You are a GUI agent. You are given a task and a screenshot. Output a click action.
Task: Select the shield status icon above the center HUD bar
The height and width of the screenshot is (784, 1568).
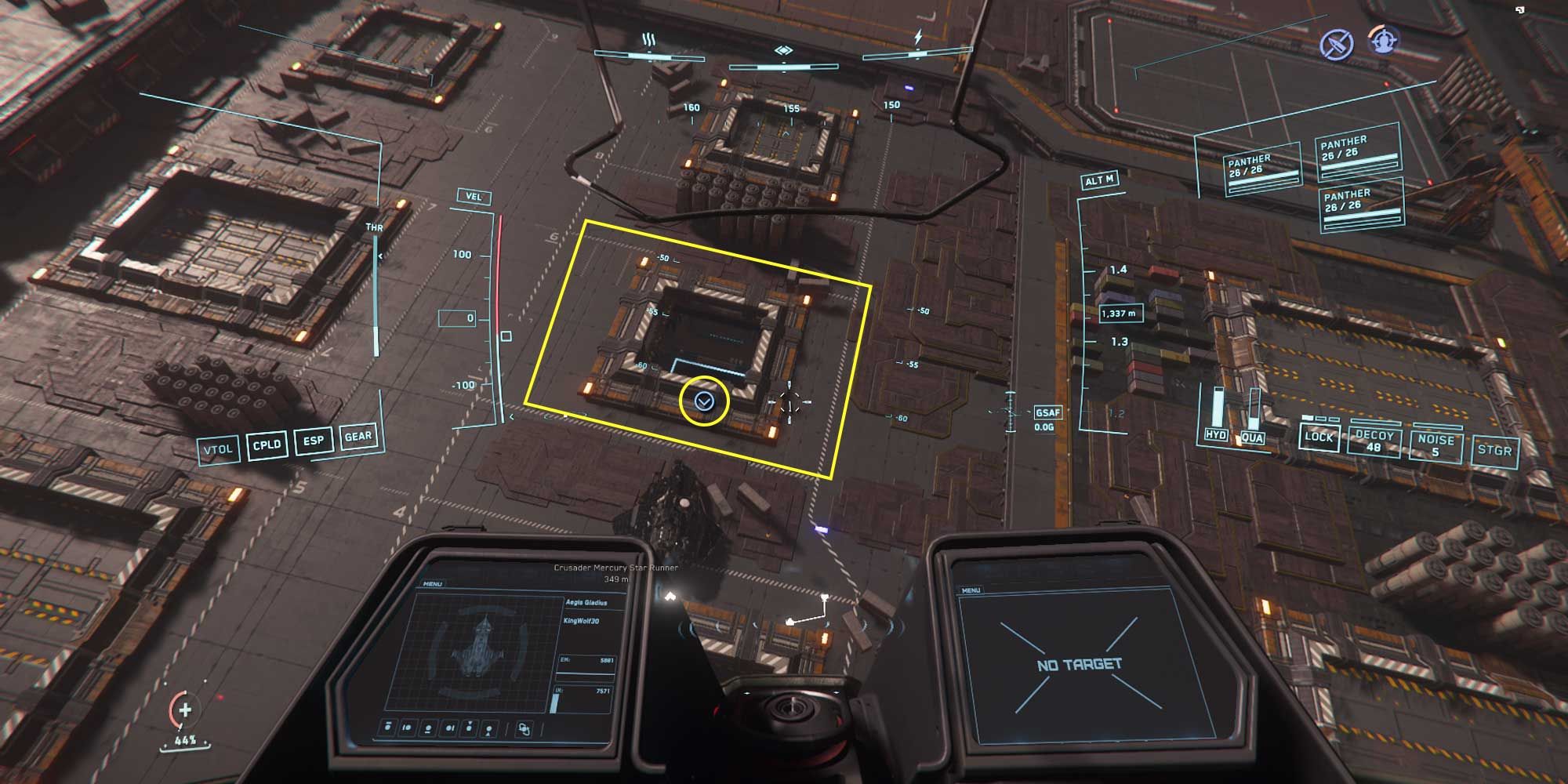tap(783, 49)
